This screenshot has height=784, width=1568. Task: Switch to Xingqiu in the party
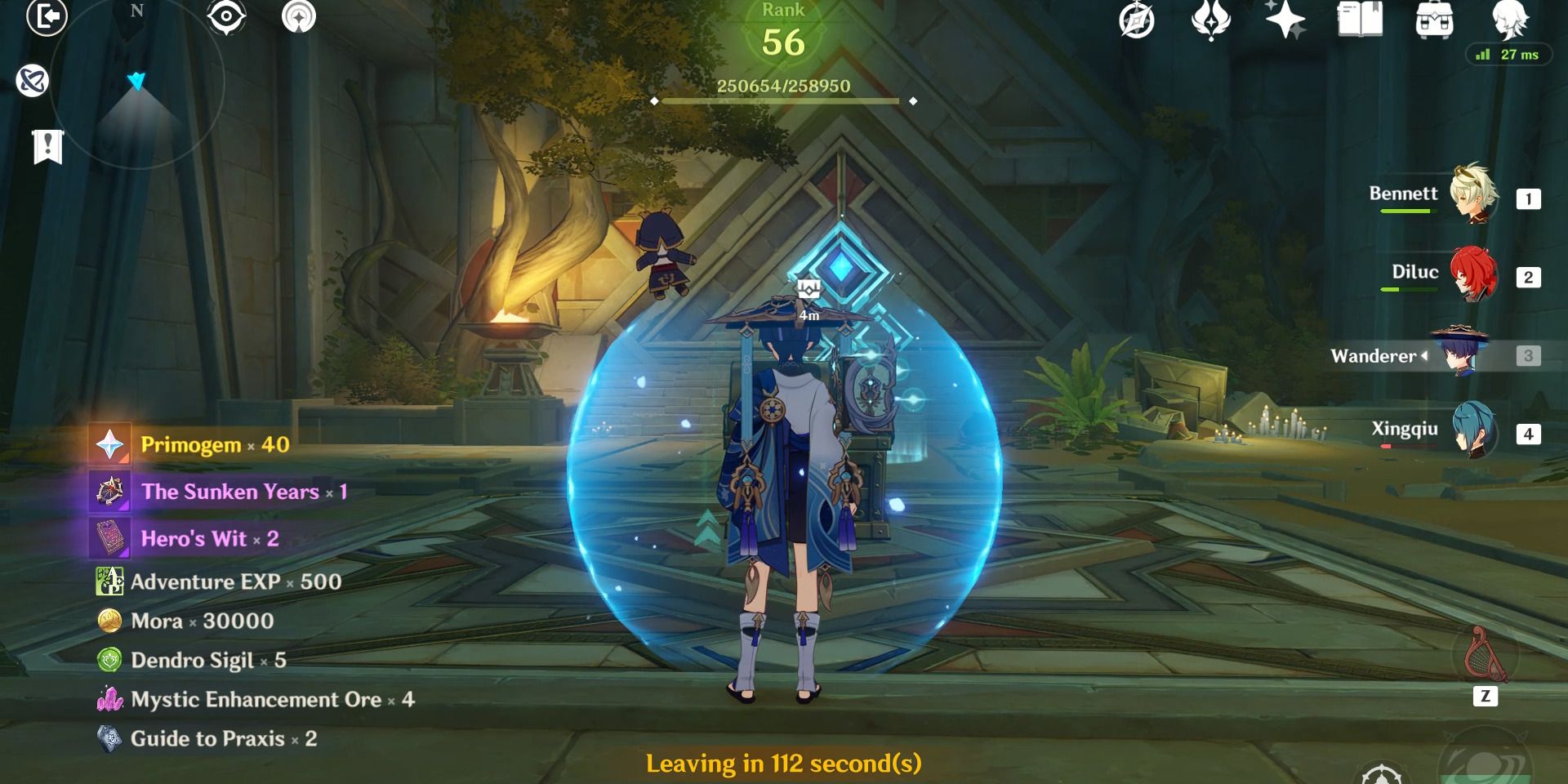[x=1474, y=431]
